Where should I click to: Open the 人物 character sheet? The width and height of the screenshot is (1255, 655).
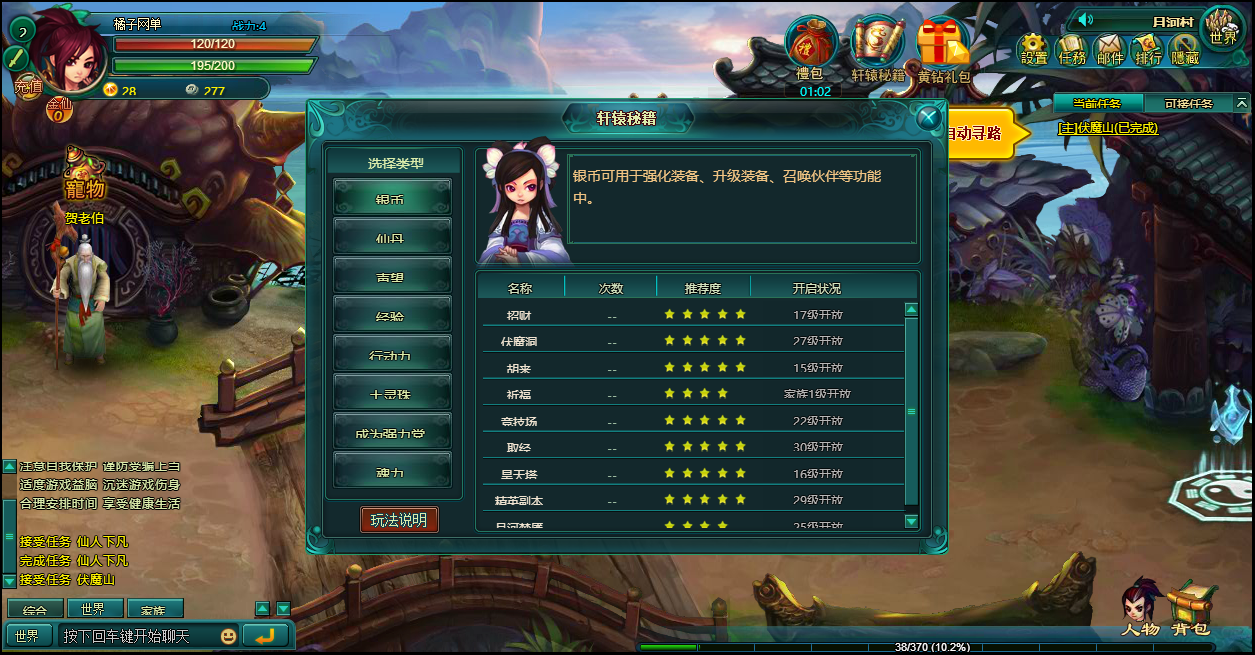[1139, 608]
